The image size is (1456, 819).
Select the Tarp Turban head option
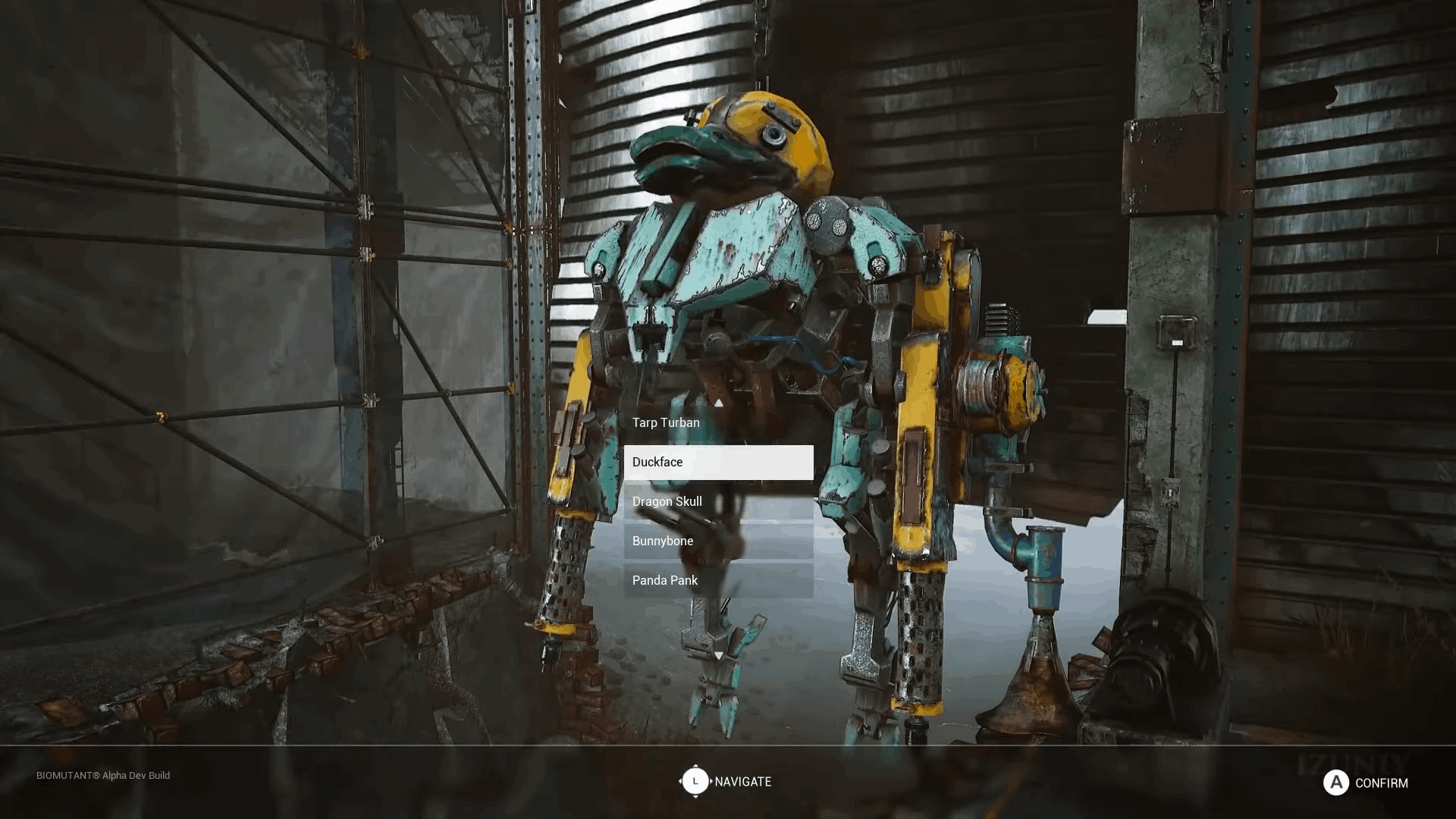(667, 422)
